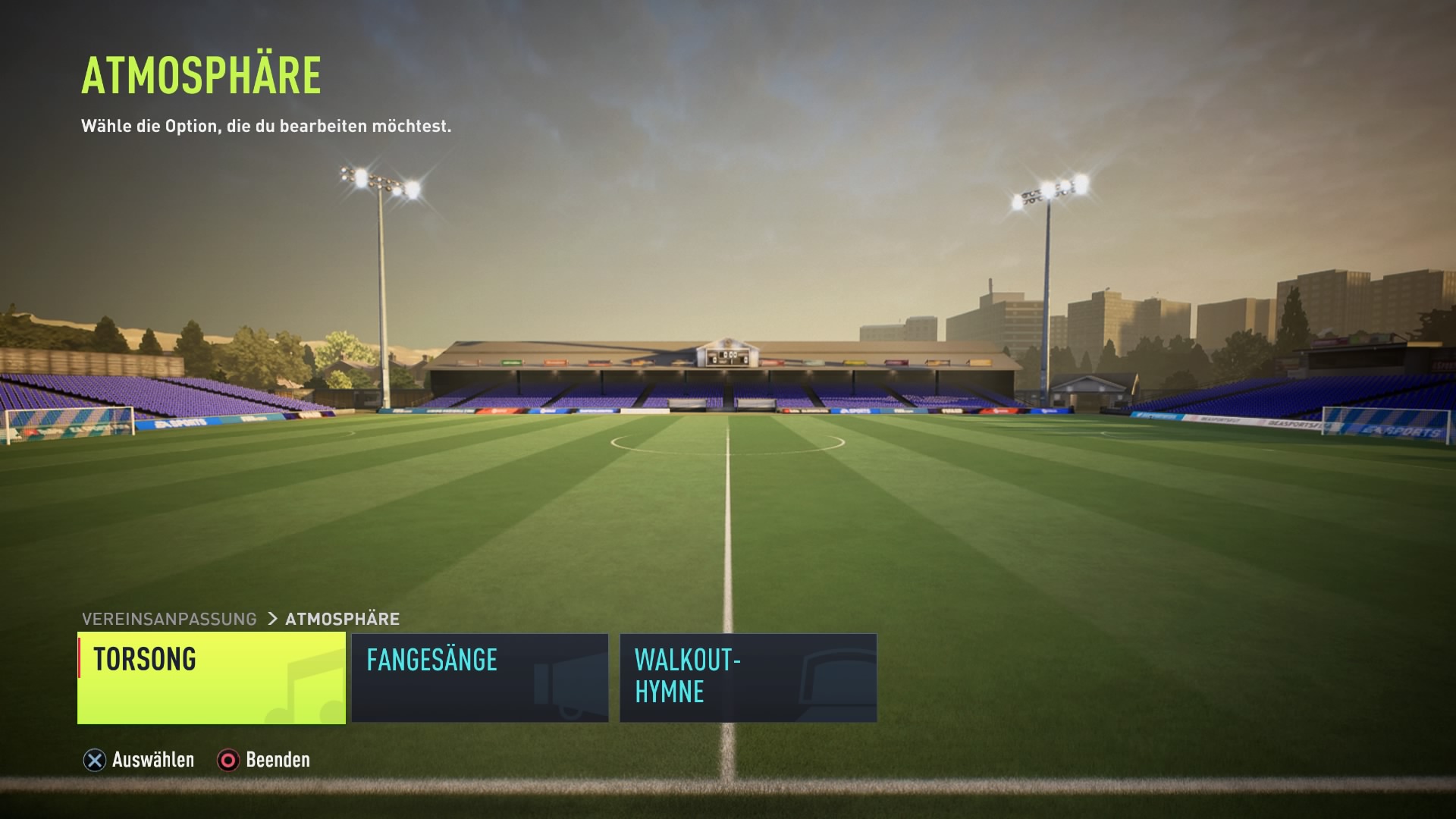Image resolution: width=1456 pixels, height=819 pixels.
Task: Go back to Vereinsanpassung breadcrumb
Action: tap(169, 619)
